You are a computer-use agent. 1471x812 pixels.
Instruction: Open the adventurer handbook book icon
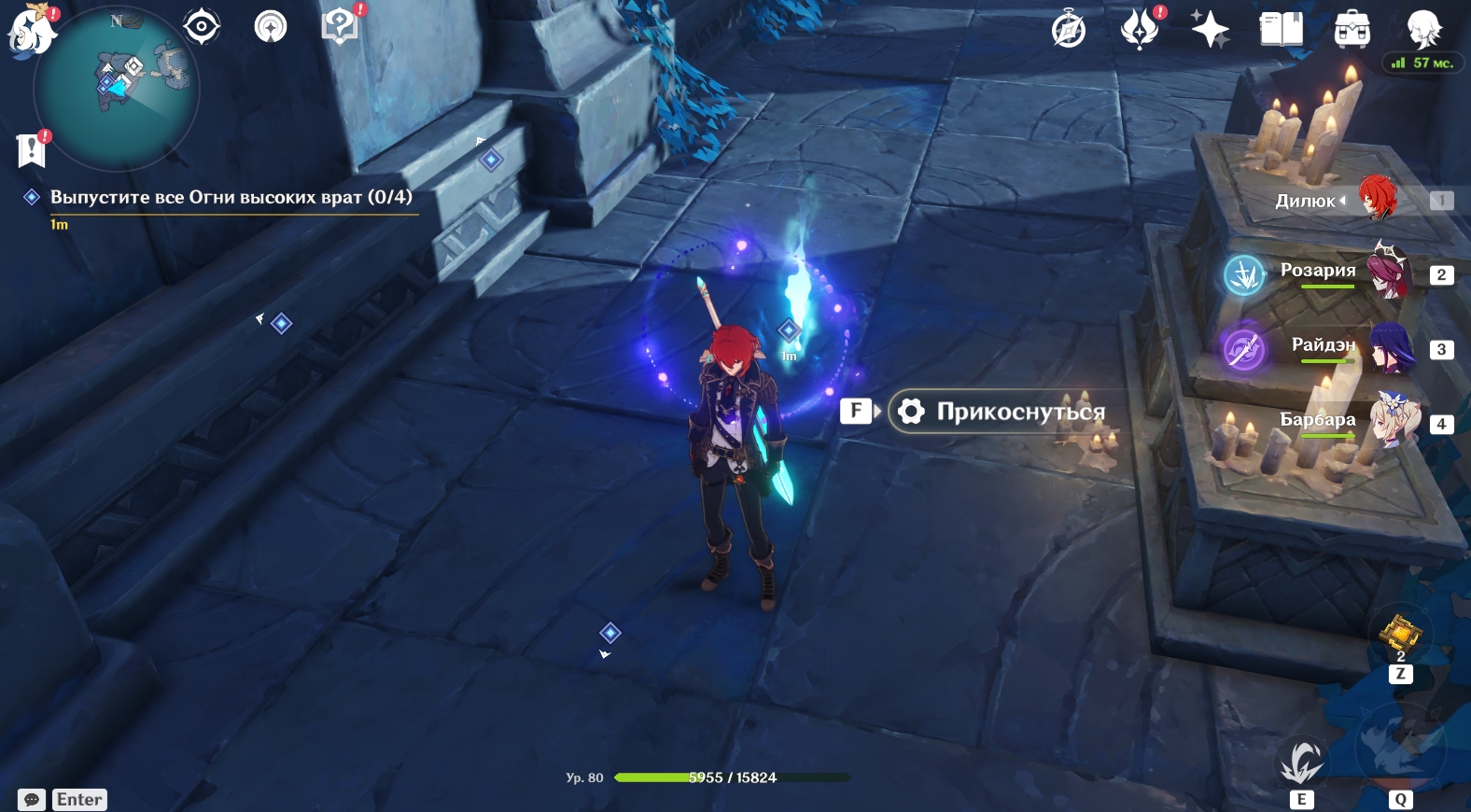1281,29
